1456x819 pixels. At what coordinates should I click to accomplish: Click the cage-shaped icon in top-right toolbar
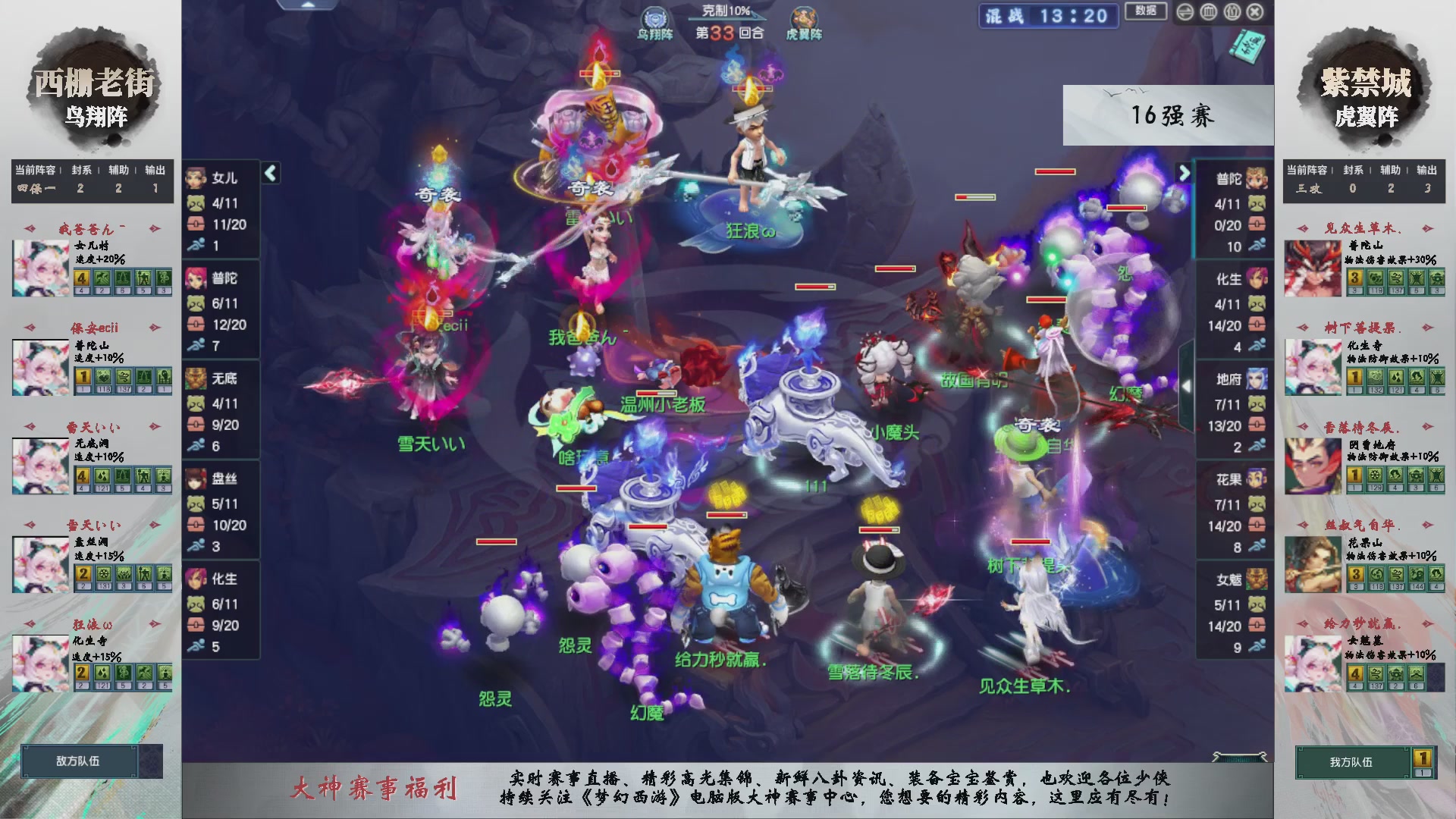click(x=1207, y=12)
